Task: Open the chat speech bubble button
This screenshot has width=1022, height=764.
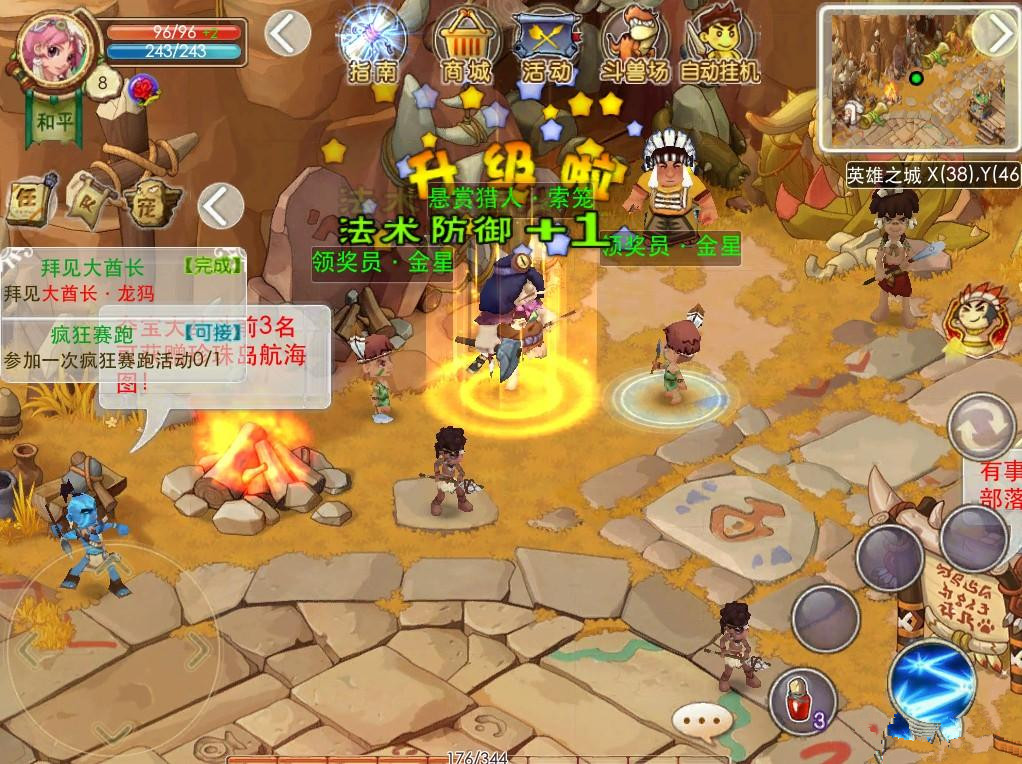Action: [703, 717]
